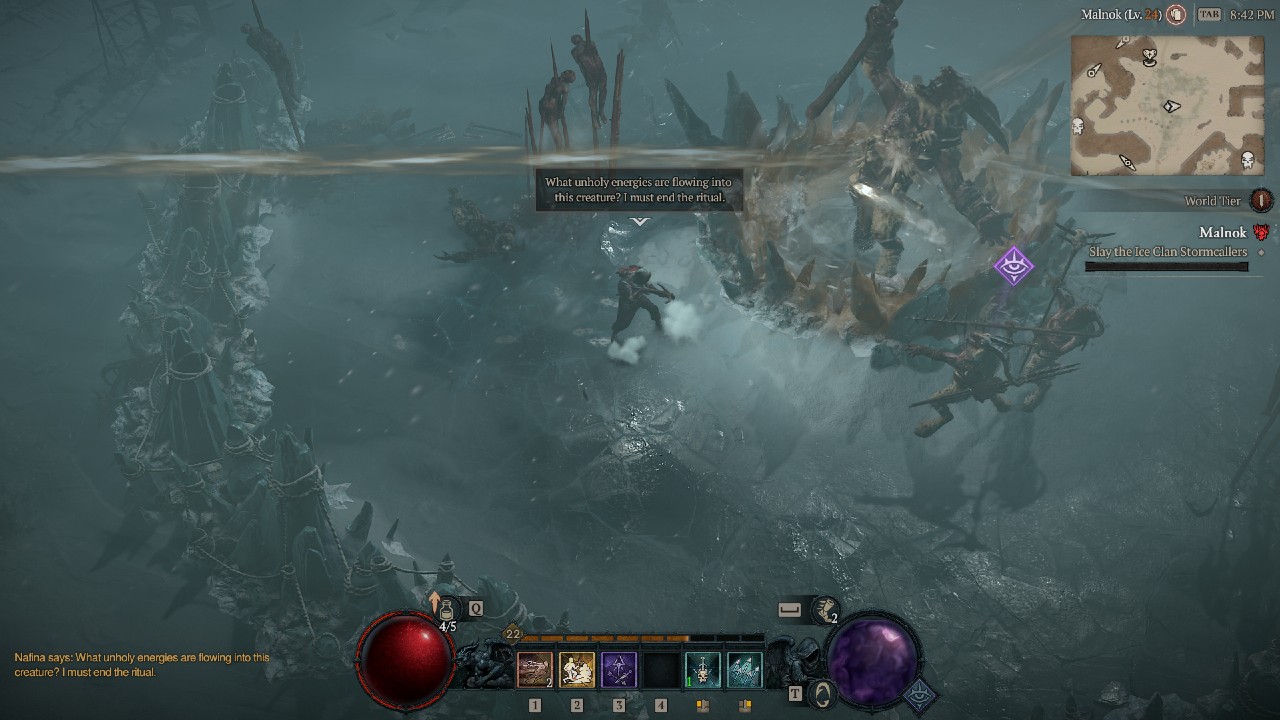Click the diamond objective marker beside Stormcallers quest
Image resolution: width=1280 pixels, height=720 pixels.
(1263, 253)
